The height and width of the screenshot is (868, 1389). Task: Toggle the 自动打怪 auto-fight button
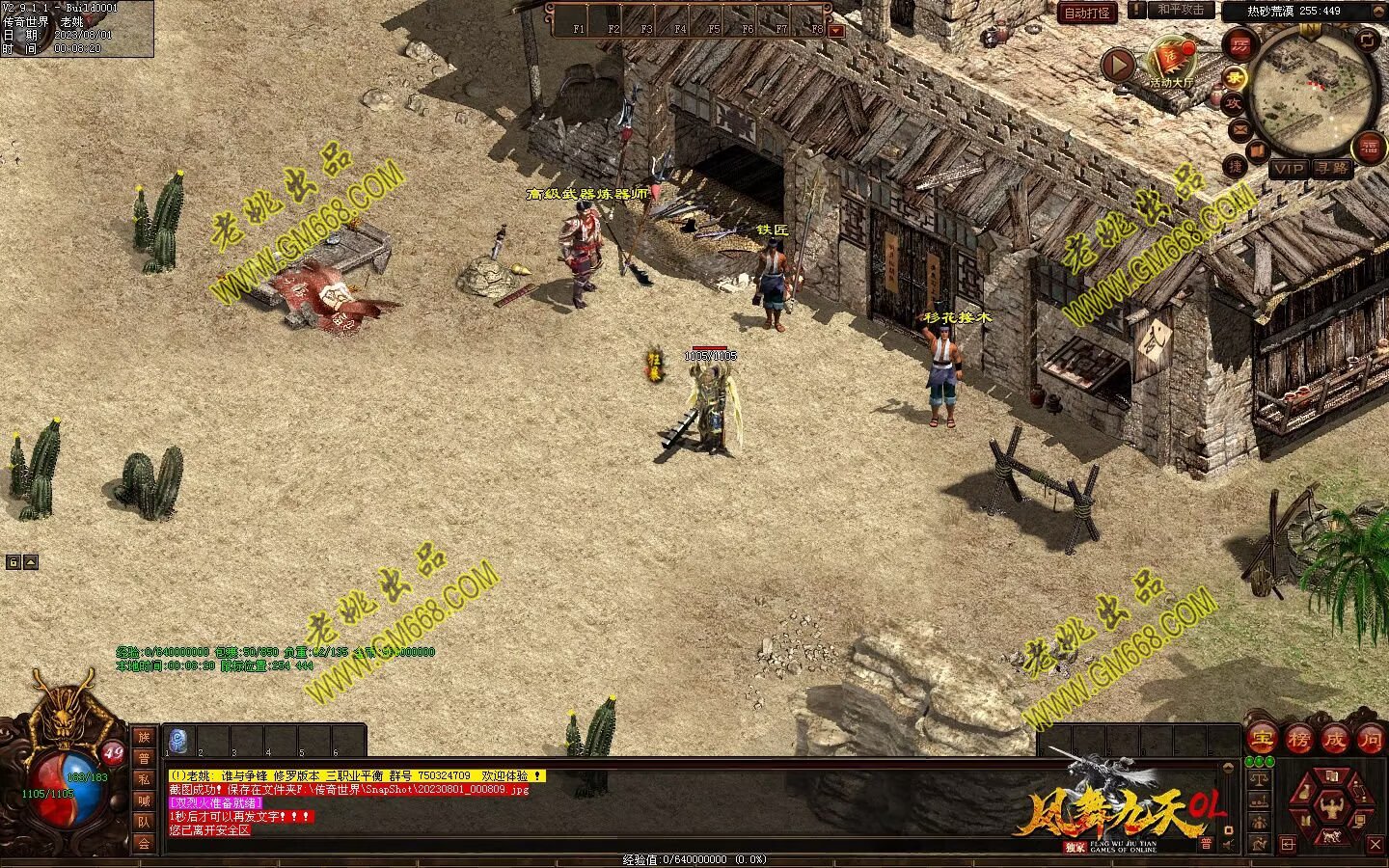pyautogui.click(x=1088, y=13)
